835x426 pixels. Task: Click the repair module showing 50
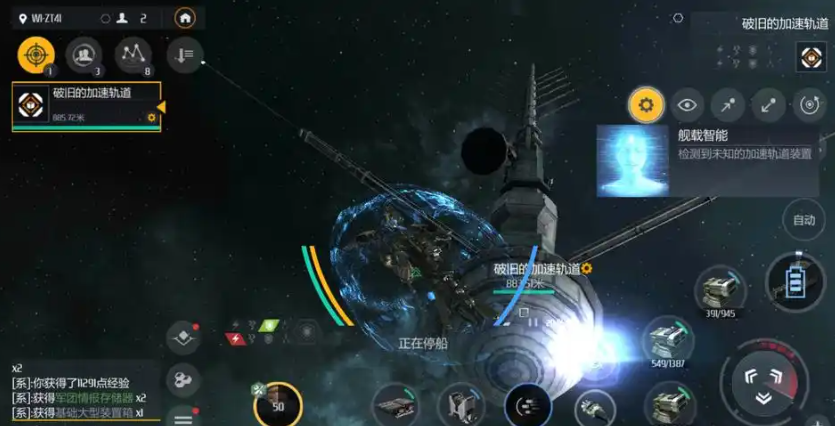(x=278, y=404)
